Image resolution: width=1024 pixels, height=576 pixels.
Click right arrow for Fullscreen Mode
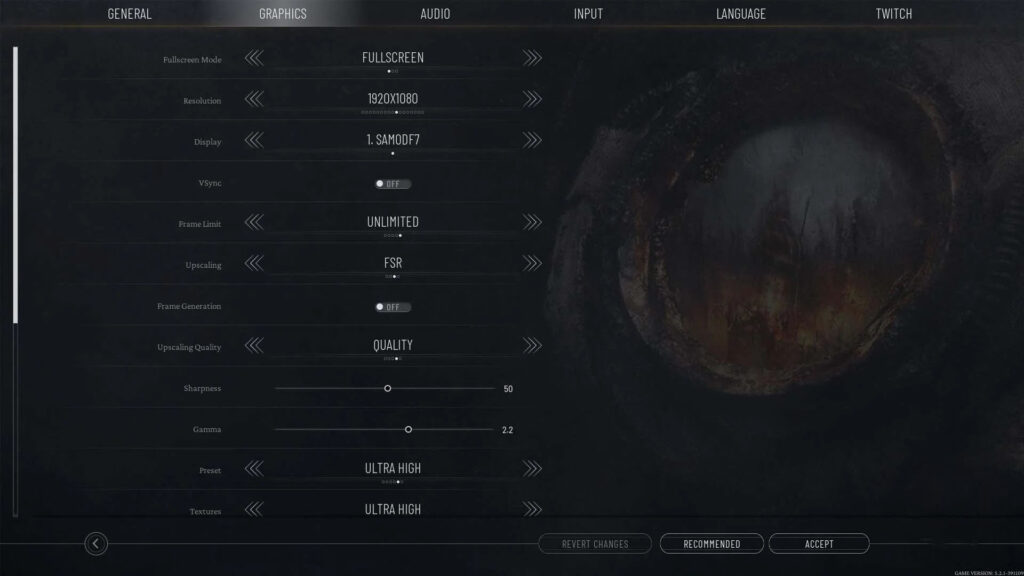click(x=532, y=58)
